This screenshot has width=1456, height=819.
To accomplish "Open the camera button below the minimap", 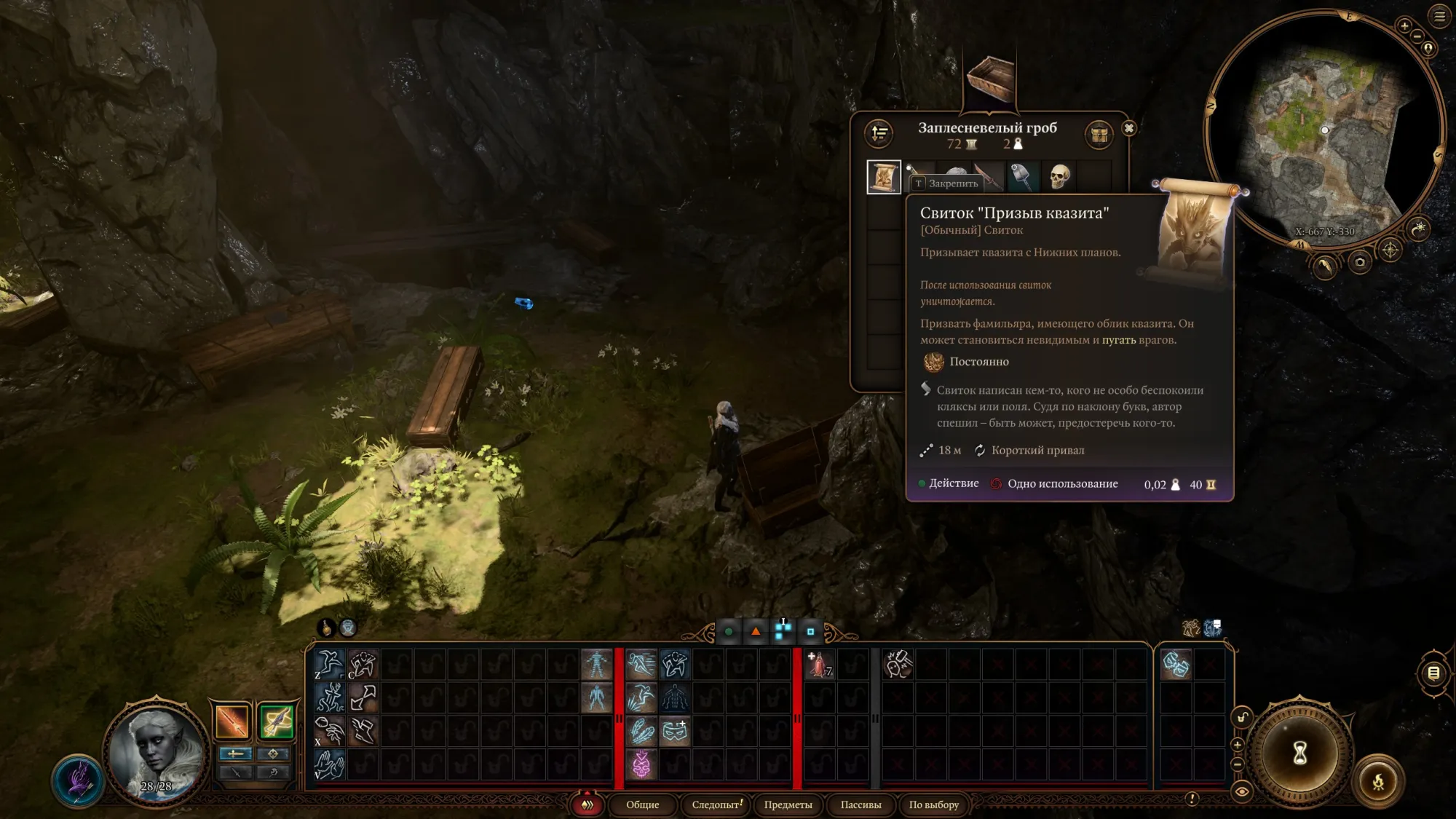I will [1359, 262].
